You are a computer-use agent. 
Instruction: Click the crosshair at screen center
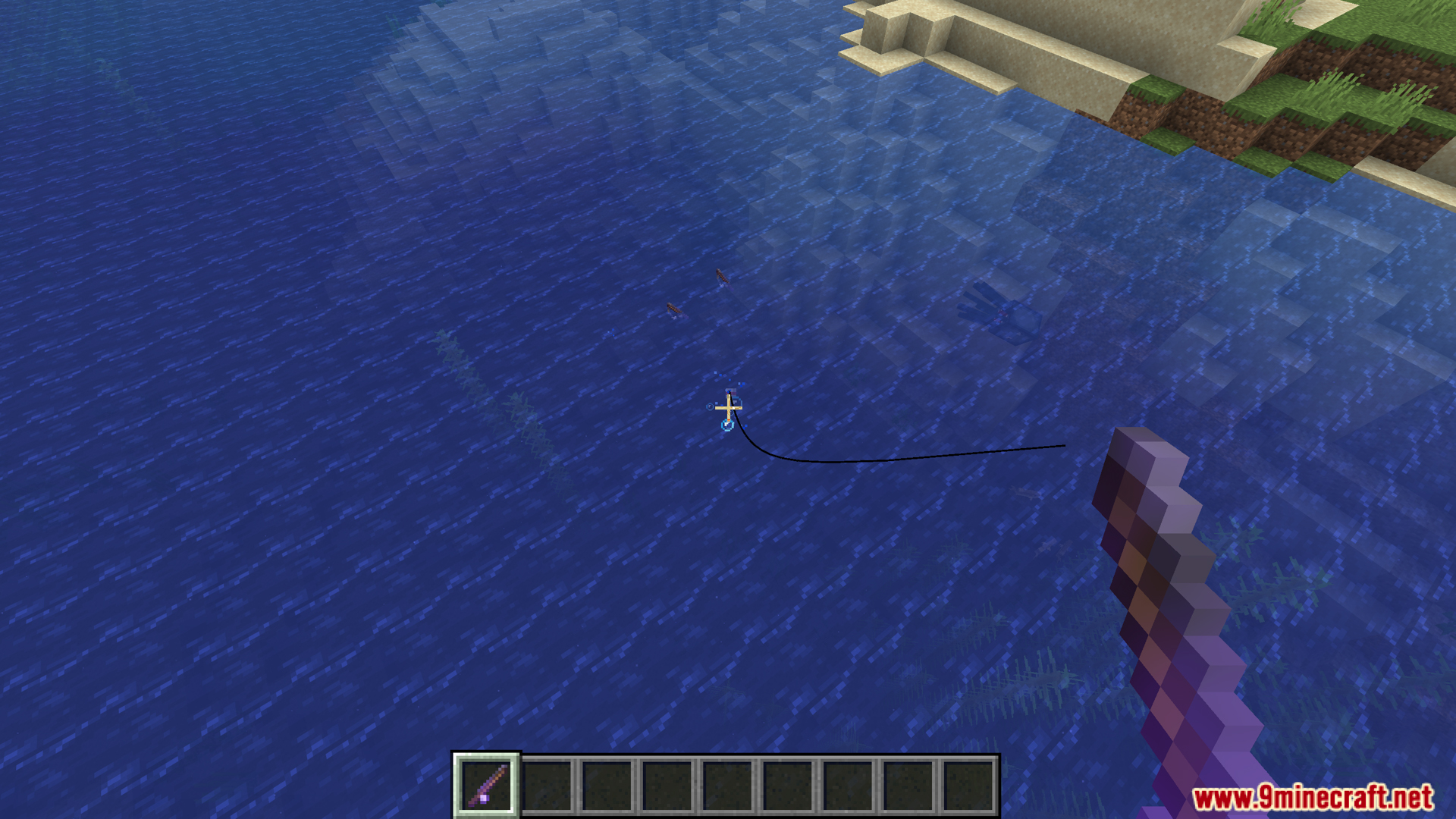coord(728,408)
